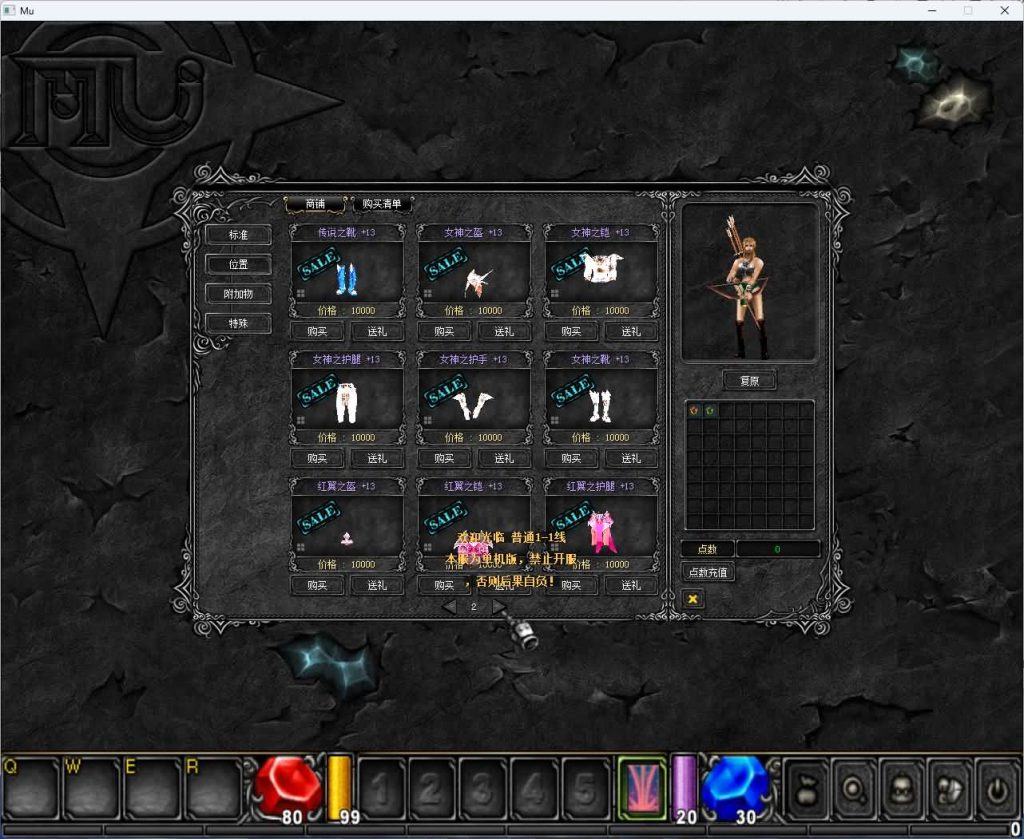Choose the 位置 category filter

click(238, 264)
